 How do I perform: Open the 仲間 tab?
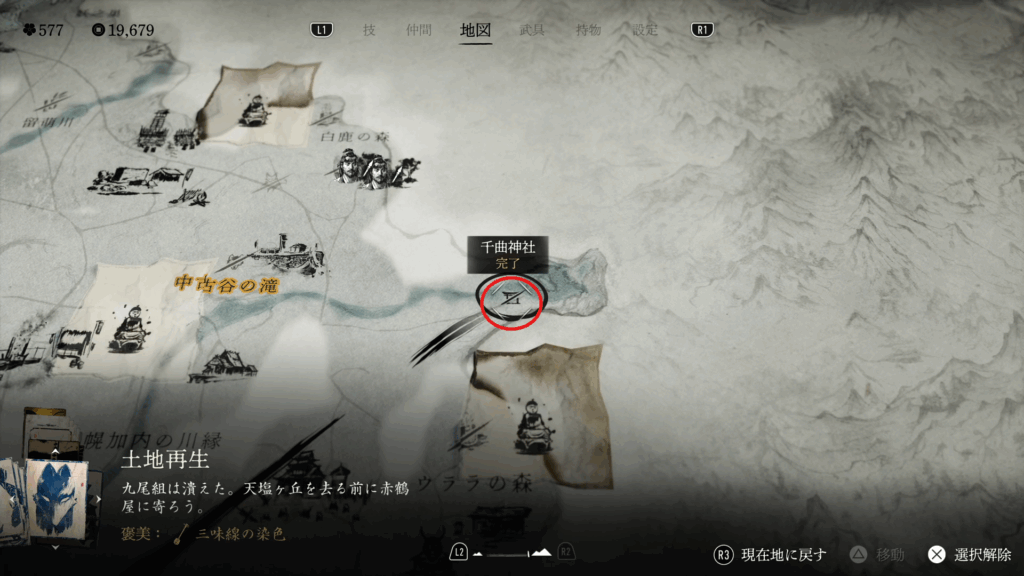pos(418,30)
